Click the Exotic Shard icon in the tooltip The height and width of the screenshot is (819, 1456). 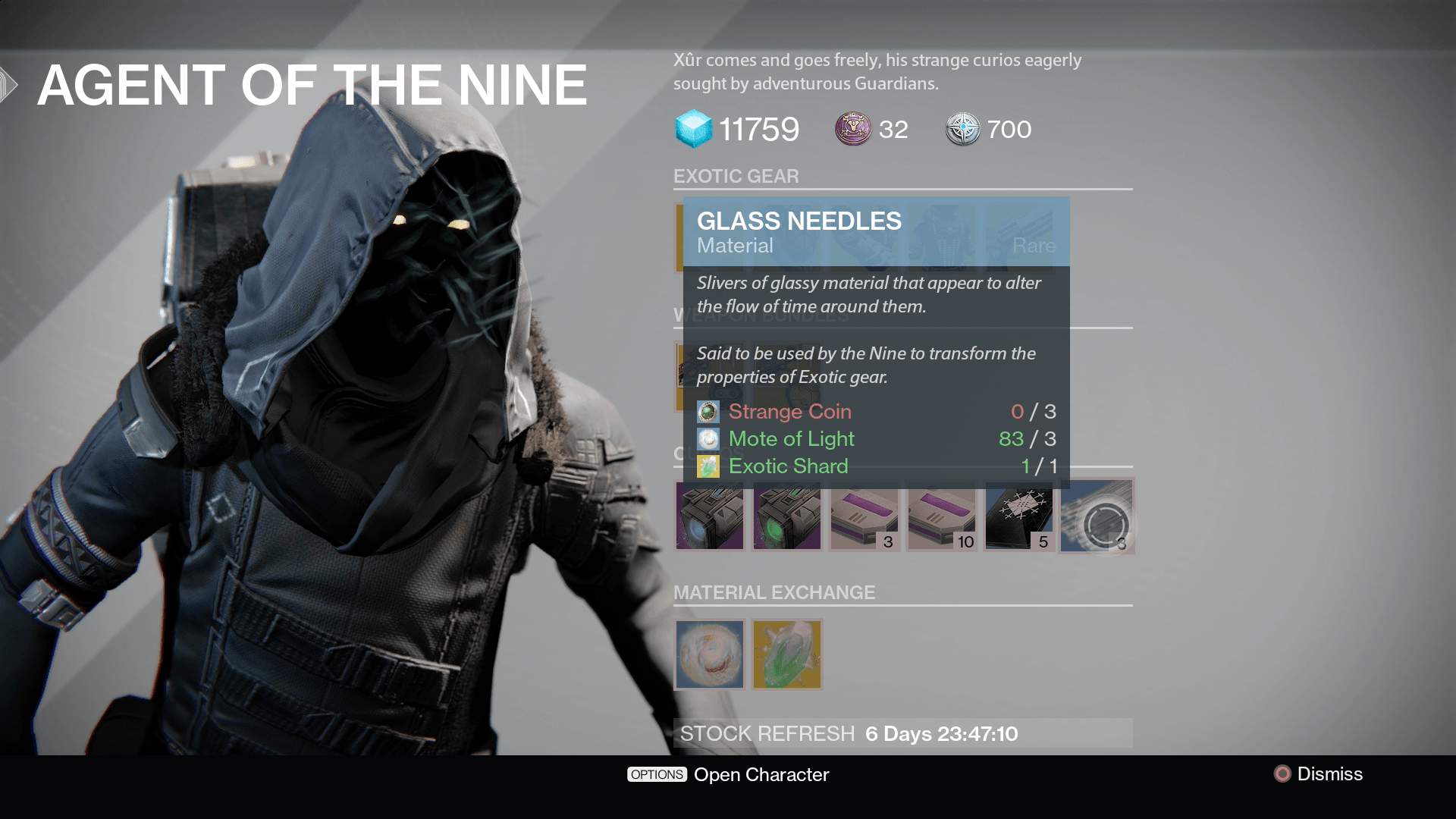tap(708, 466)
